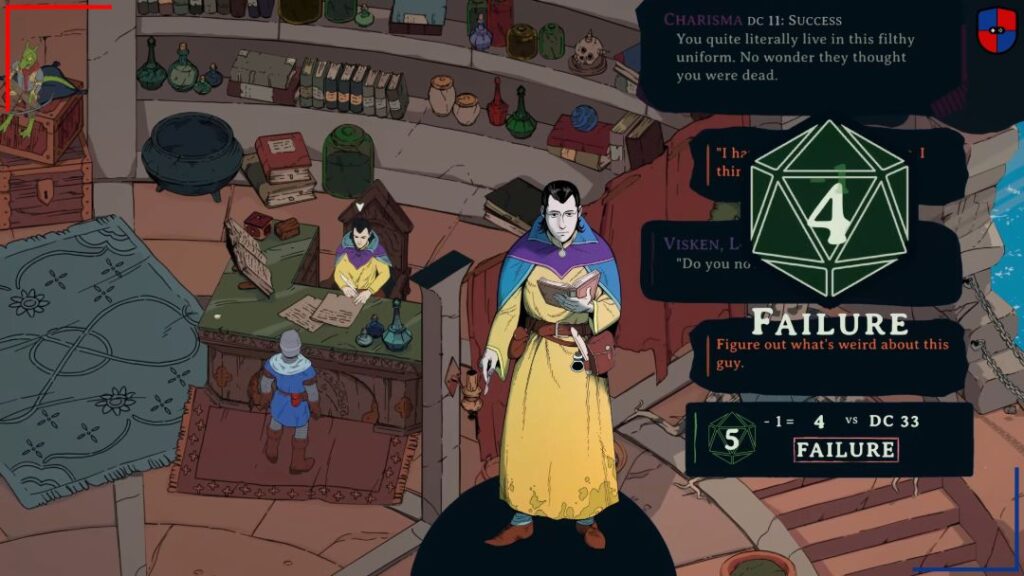Select the small d20 icon showing 5

tap(731, 439)
